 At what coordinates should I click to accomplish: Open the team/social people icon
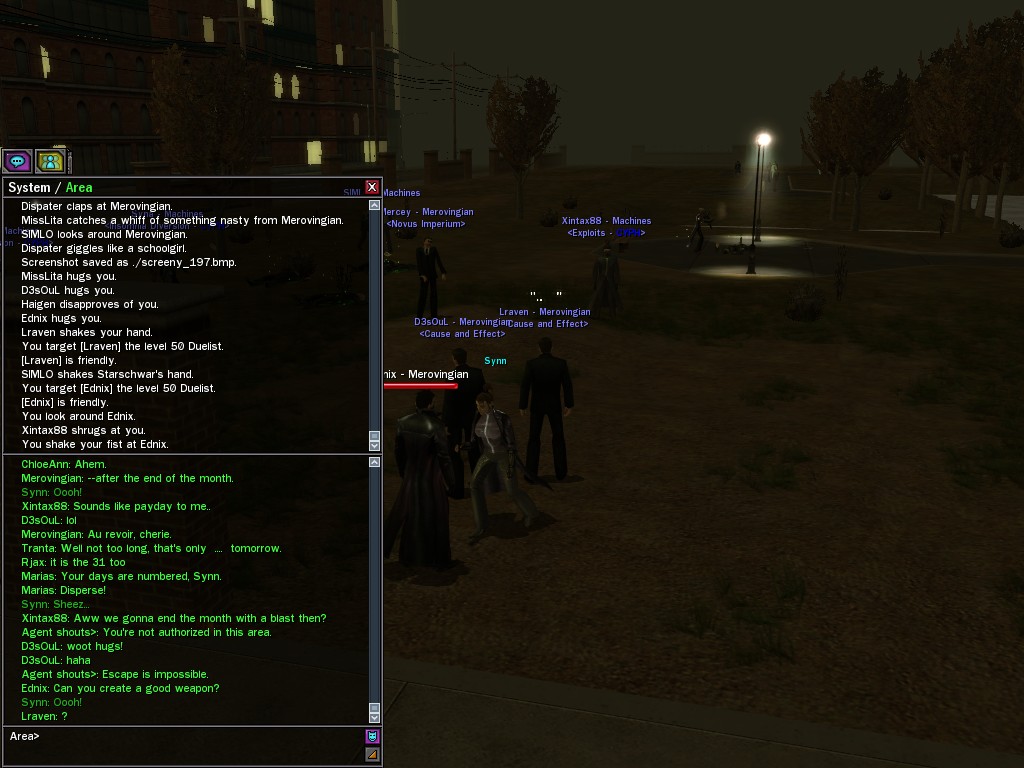click(x=50, y=161)
